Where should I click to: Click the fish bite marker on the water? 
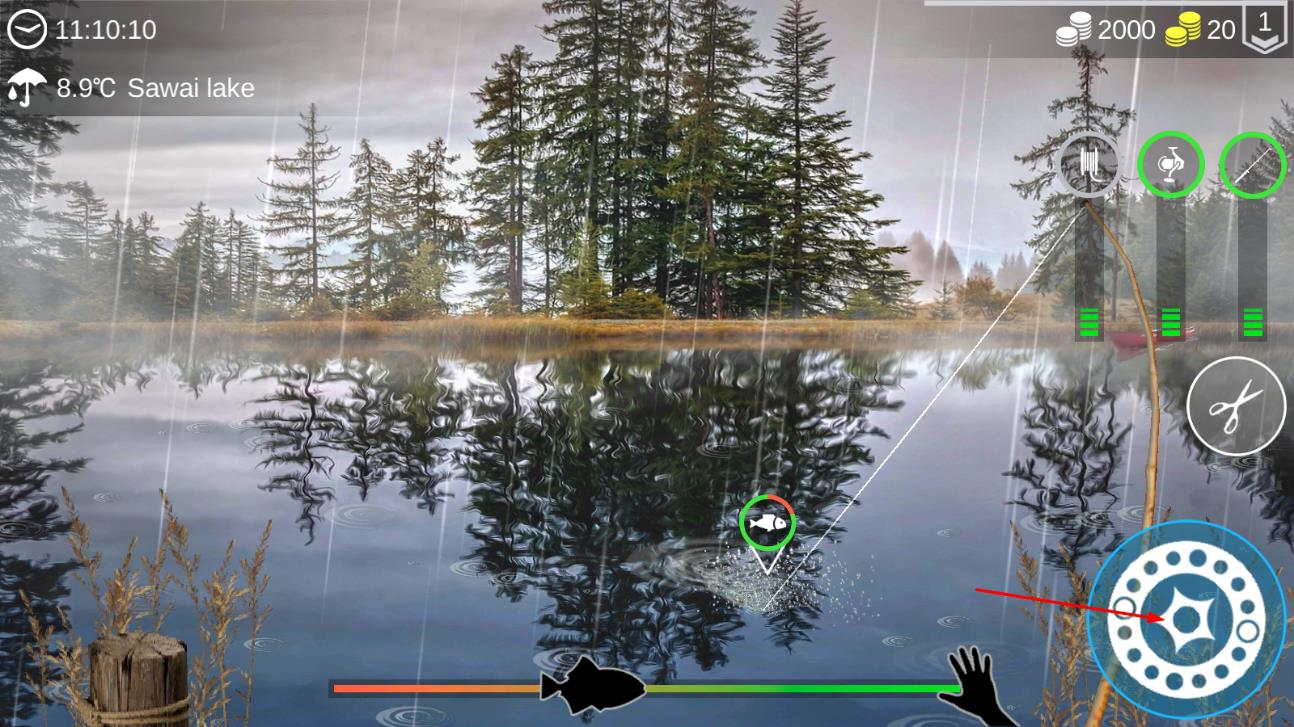(766, 520)
